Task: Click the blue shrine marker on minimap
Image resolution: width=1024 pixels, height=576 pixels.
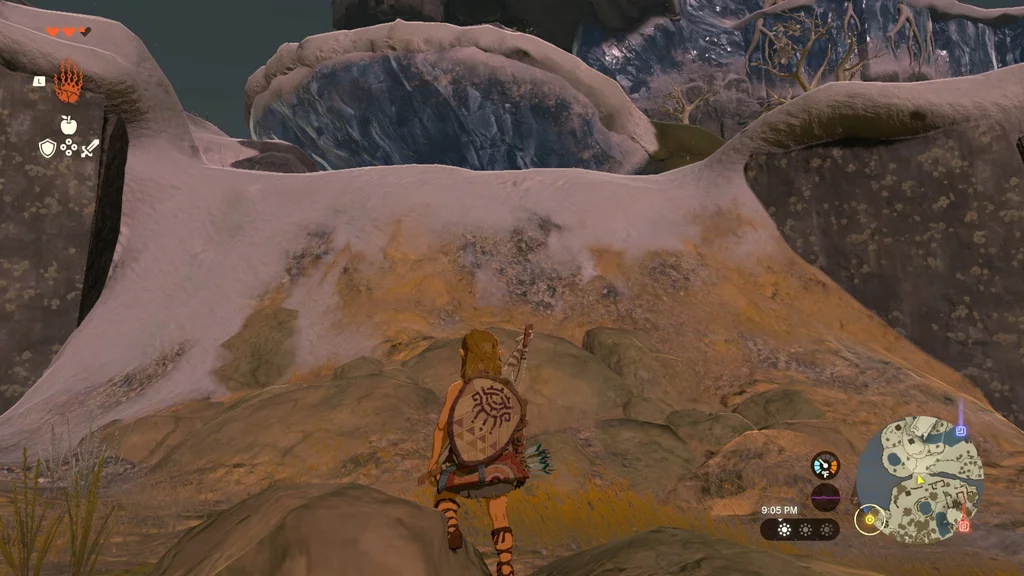Action: [x=960, y=431]
